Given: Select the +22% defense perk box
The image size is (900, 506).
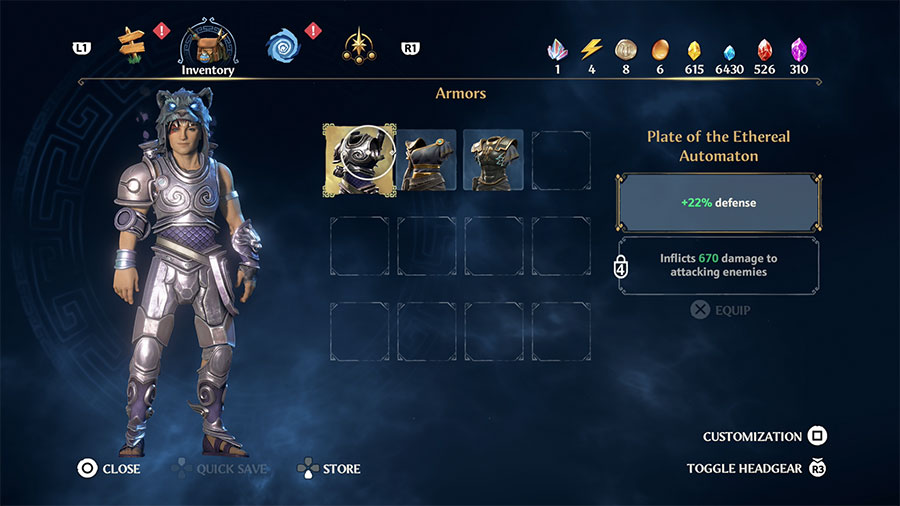Looking at the screenshot, I should (718, 203).
